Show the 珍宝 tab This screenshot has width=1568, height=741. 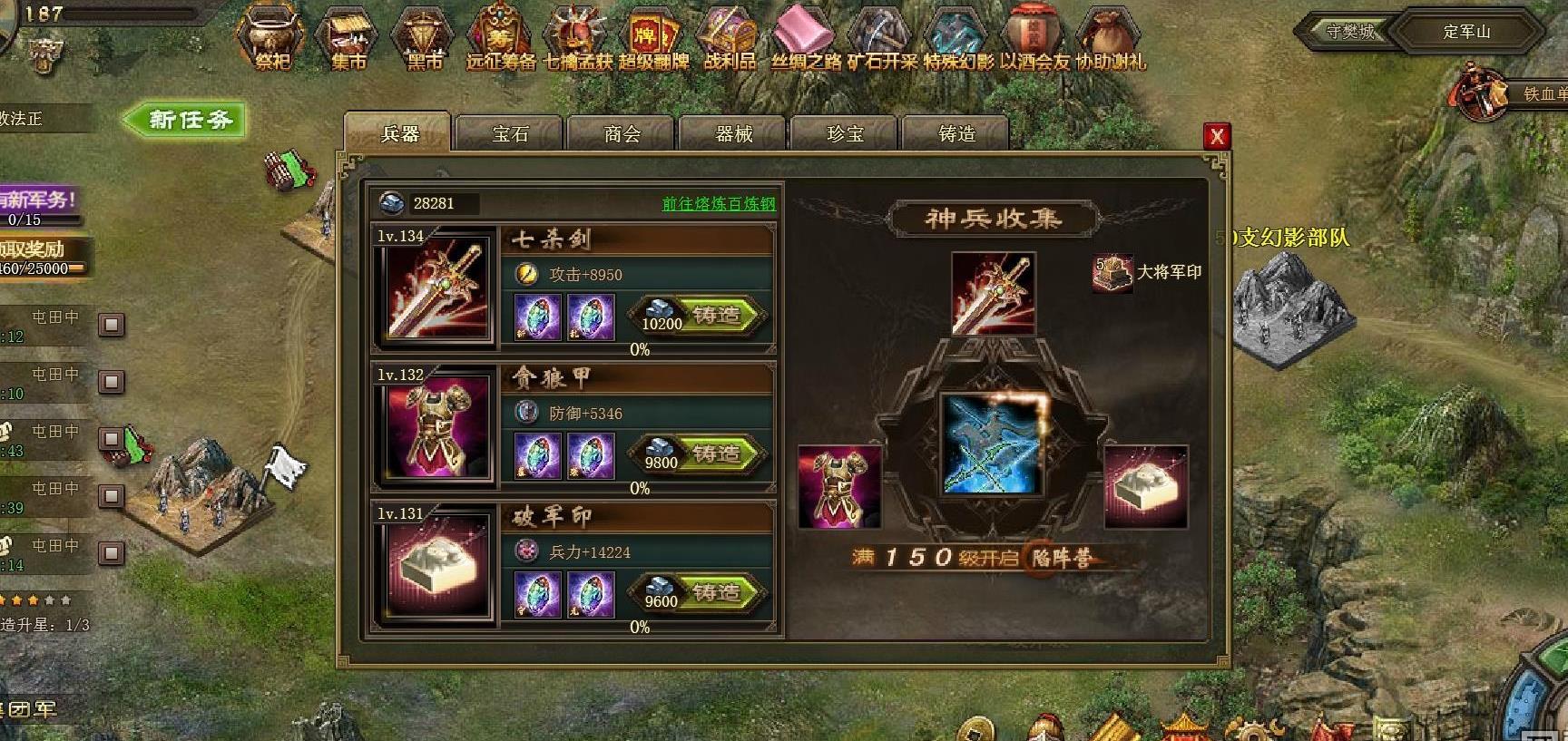[845, 134]
